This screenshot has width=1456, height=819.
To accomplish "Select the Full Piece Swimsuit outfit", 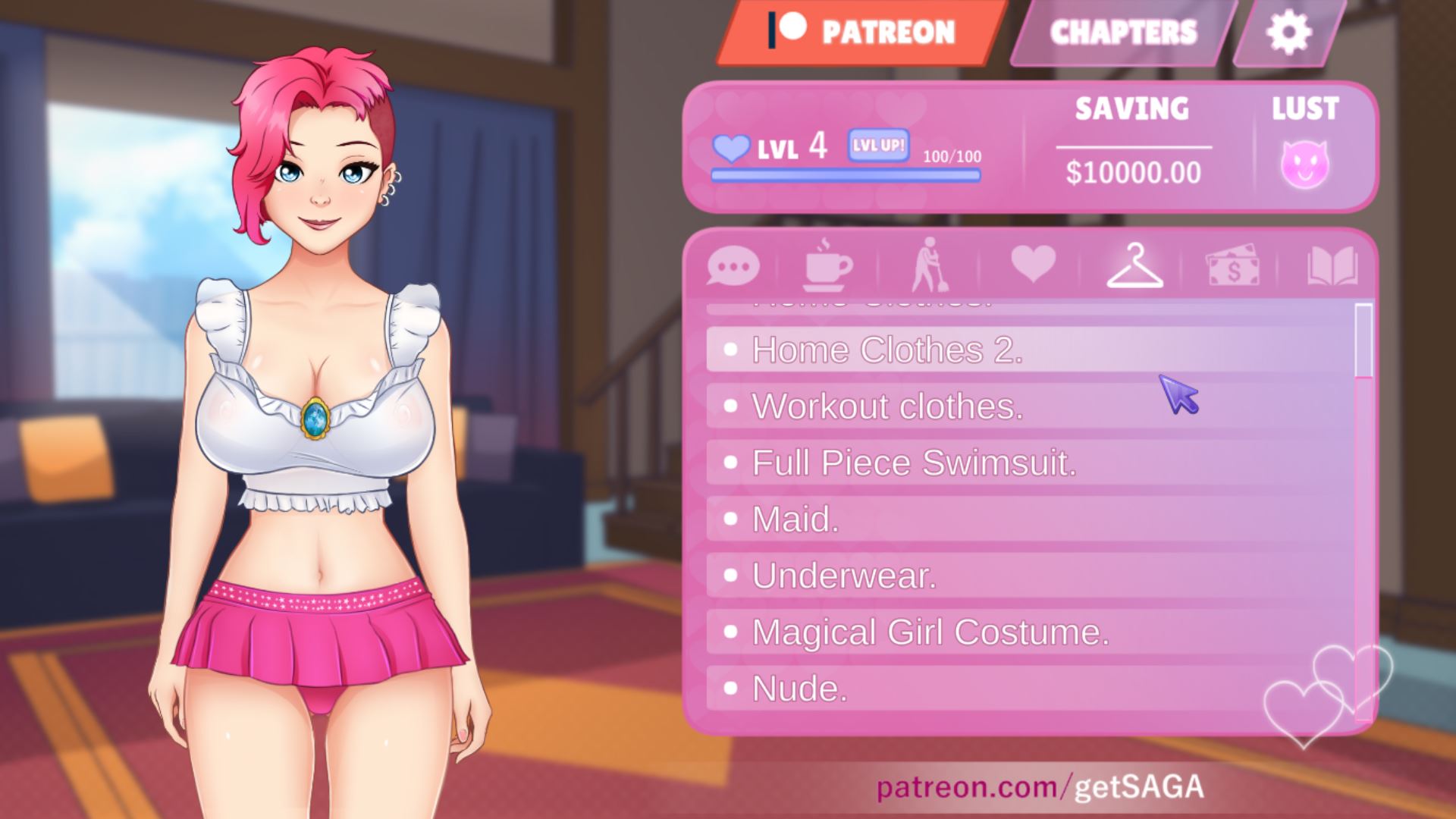I will 914,463.
